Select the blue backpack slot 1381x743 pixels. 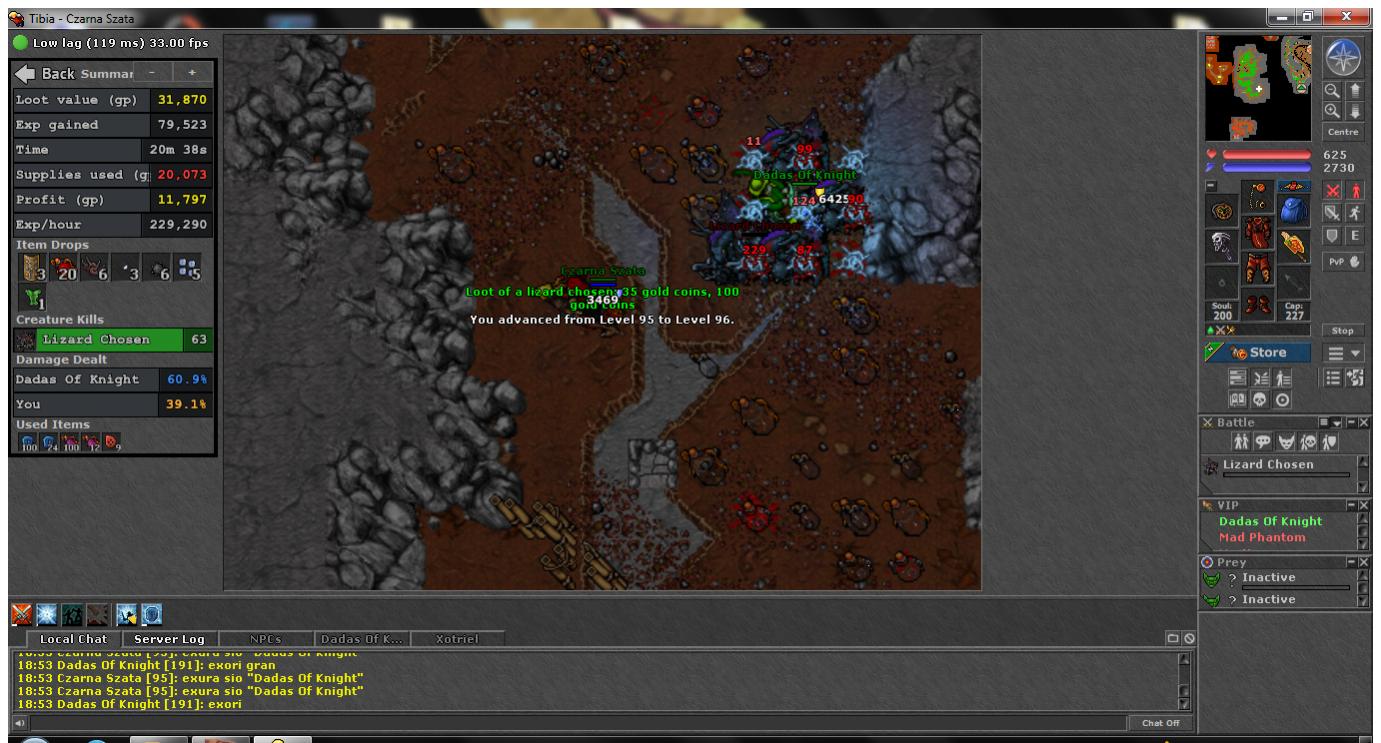pyautogui.click(x=1293, y=211)
